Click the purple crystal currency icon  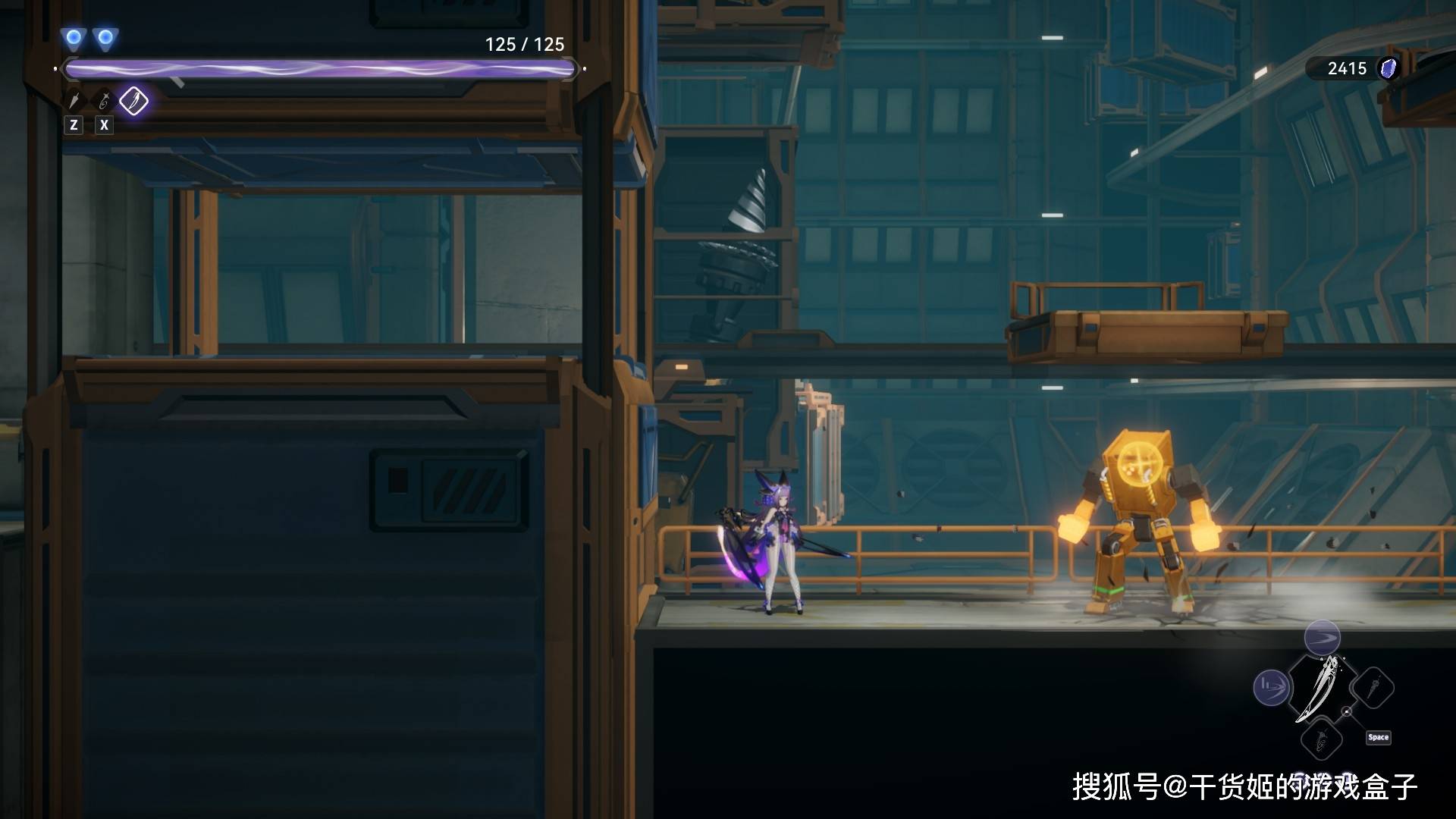[x=1388, y=68]
